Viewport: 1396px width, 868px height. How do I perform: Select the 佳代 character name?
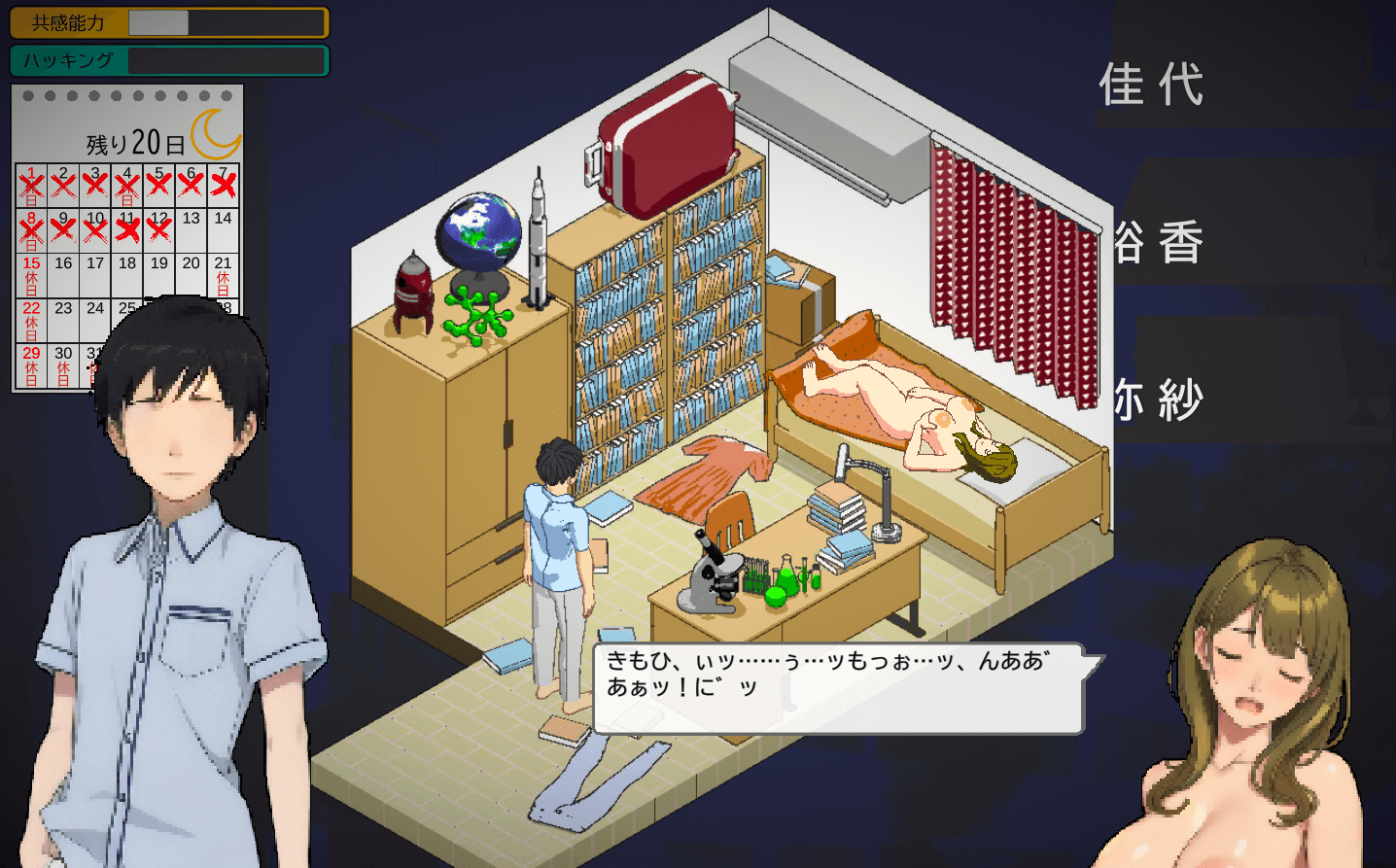pos(1152,85)
